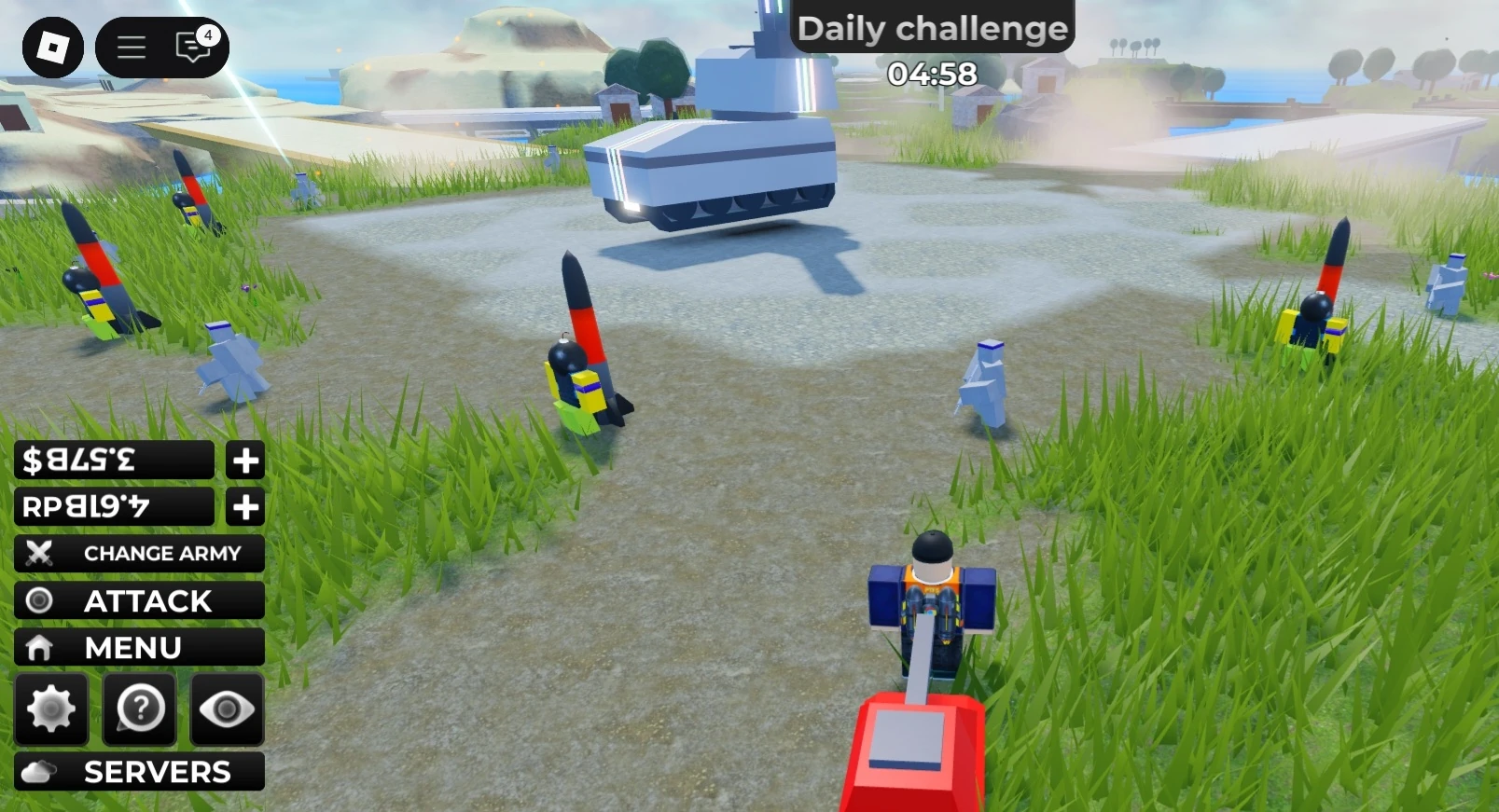Click the cloud icon beside SERVERS
Viewport: 1499px width, 812px height.
pyautogui.click(x=39, y=771)
